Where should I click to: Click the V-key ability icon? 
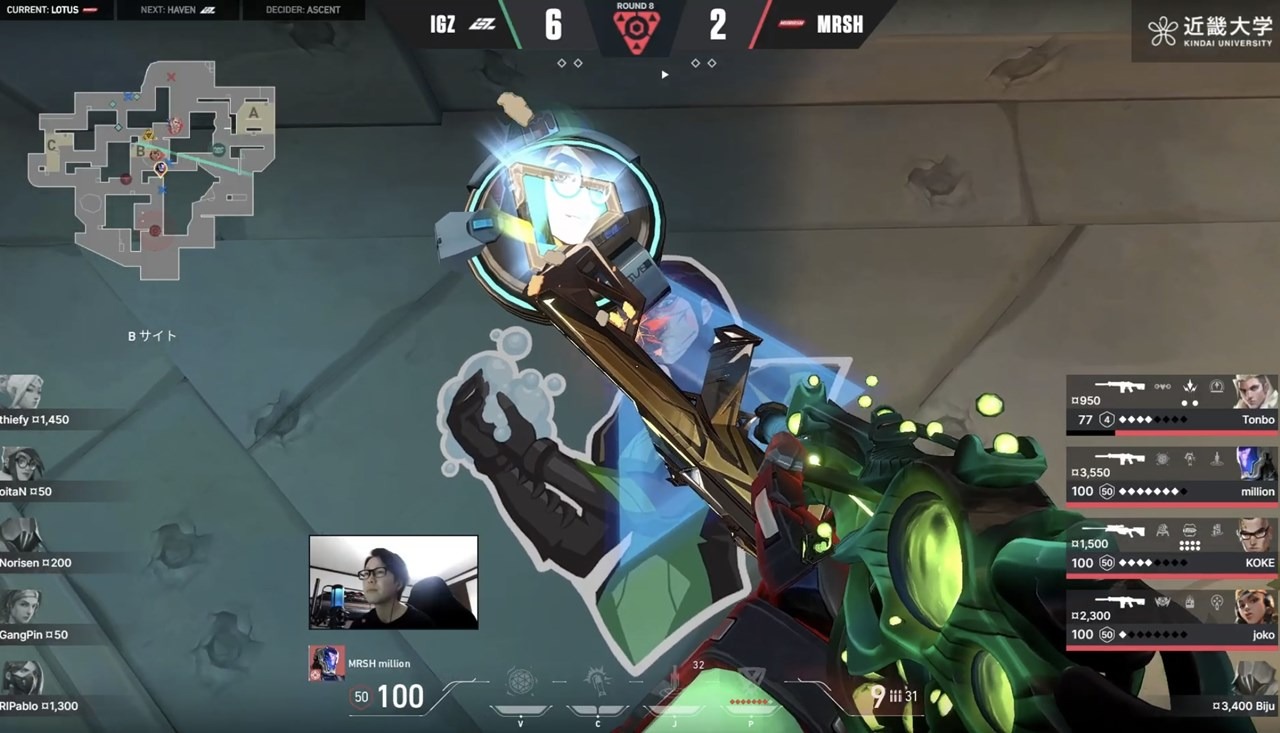pos(520,685)
